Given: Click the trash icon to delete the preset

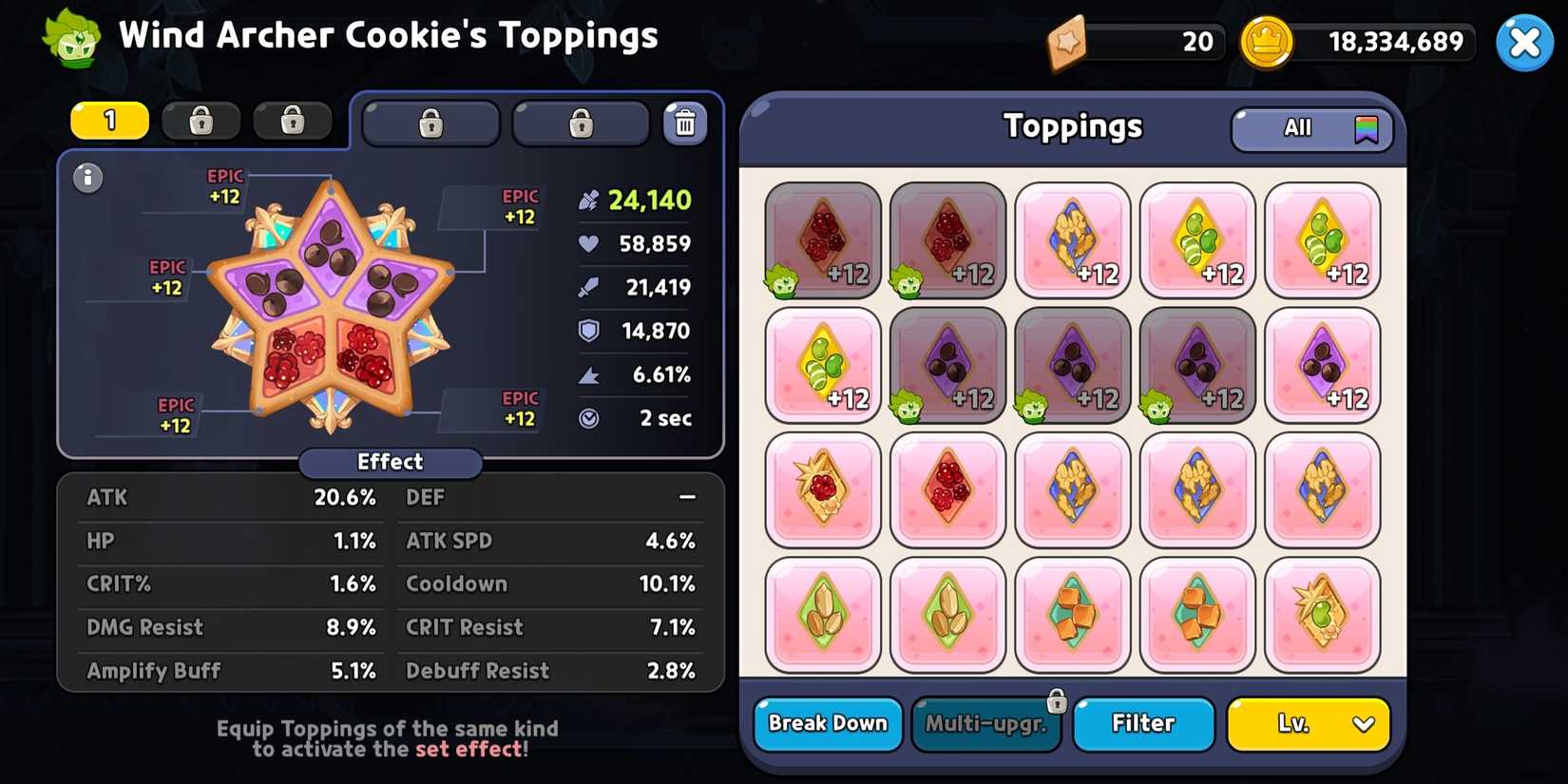Looking at the screenshot, I should 686,122.
